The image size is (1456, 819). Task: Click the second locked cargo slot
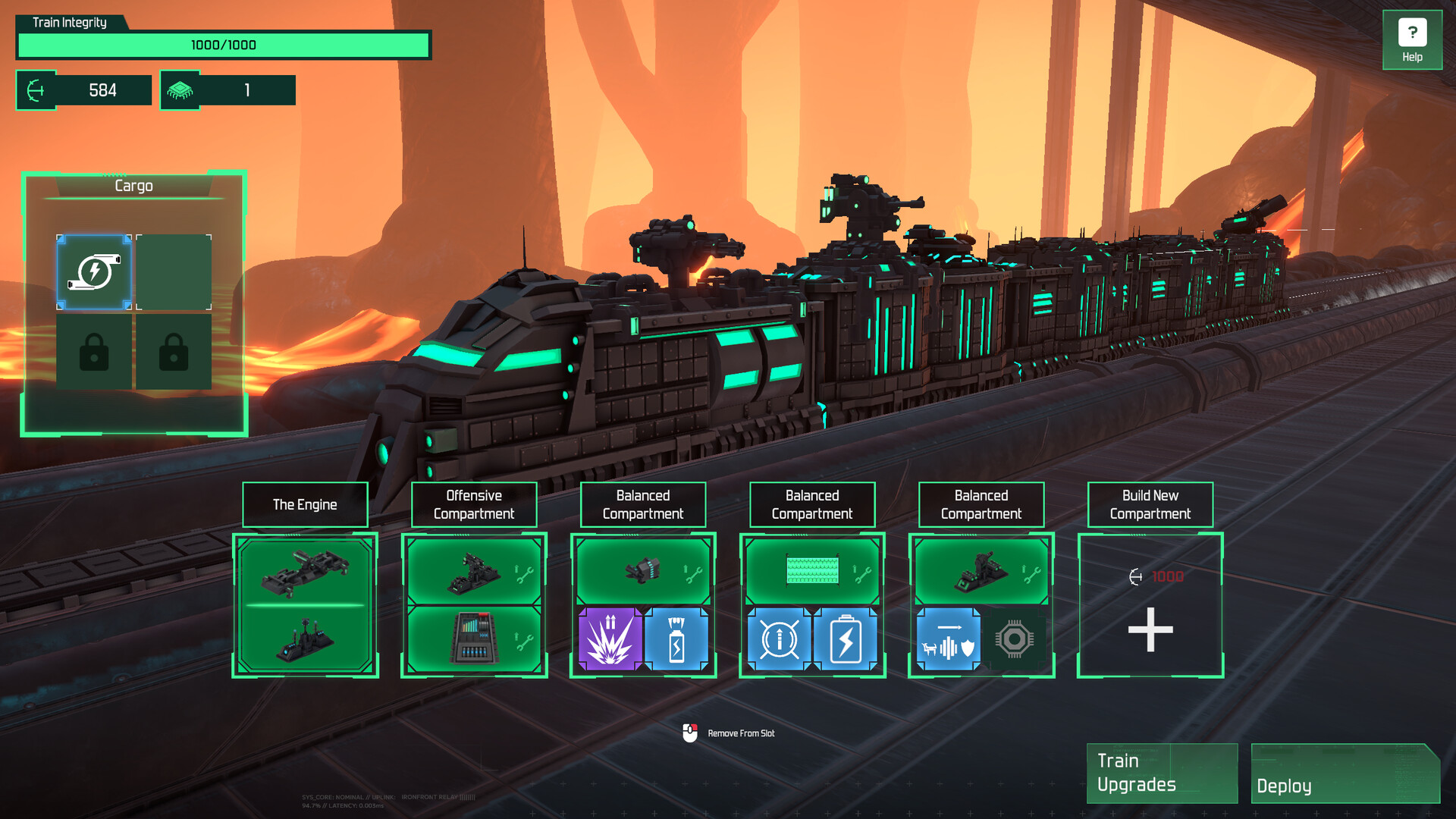click(174, 350)
